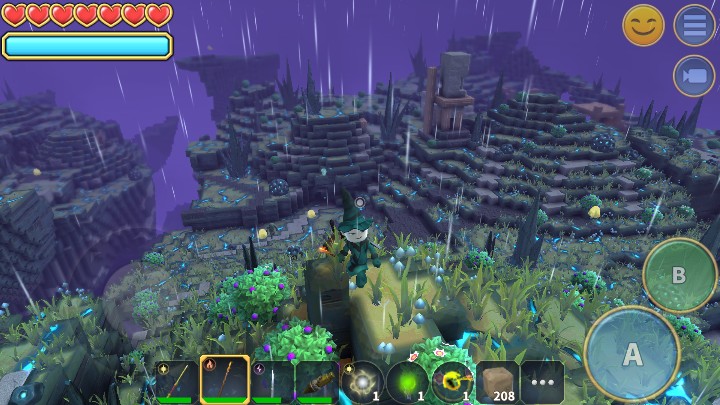Use the green glowing potion slot
Screen dimensions: 720x405
coord(407,382)
